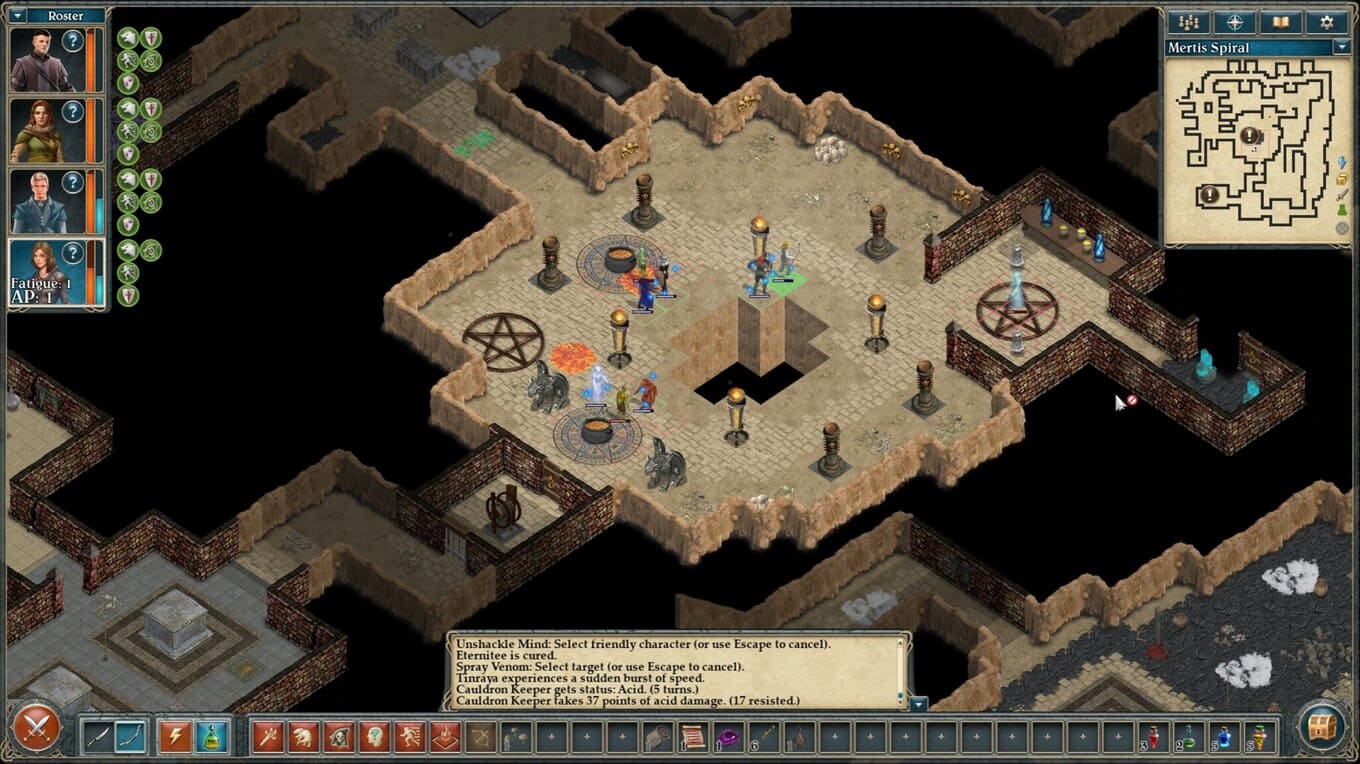Screen dimensions: 1360x764
Task: Select the bow ranged weapon slot
Action: click(x=130, y=737)
